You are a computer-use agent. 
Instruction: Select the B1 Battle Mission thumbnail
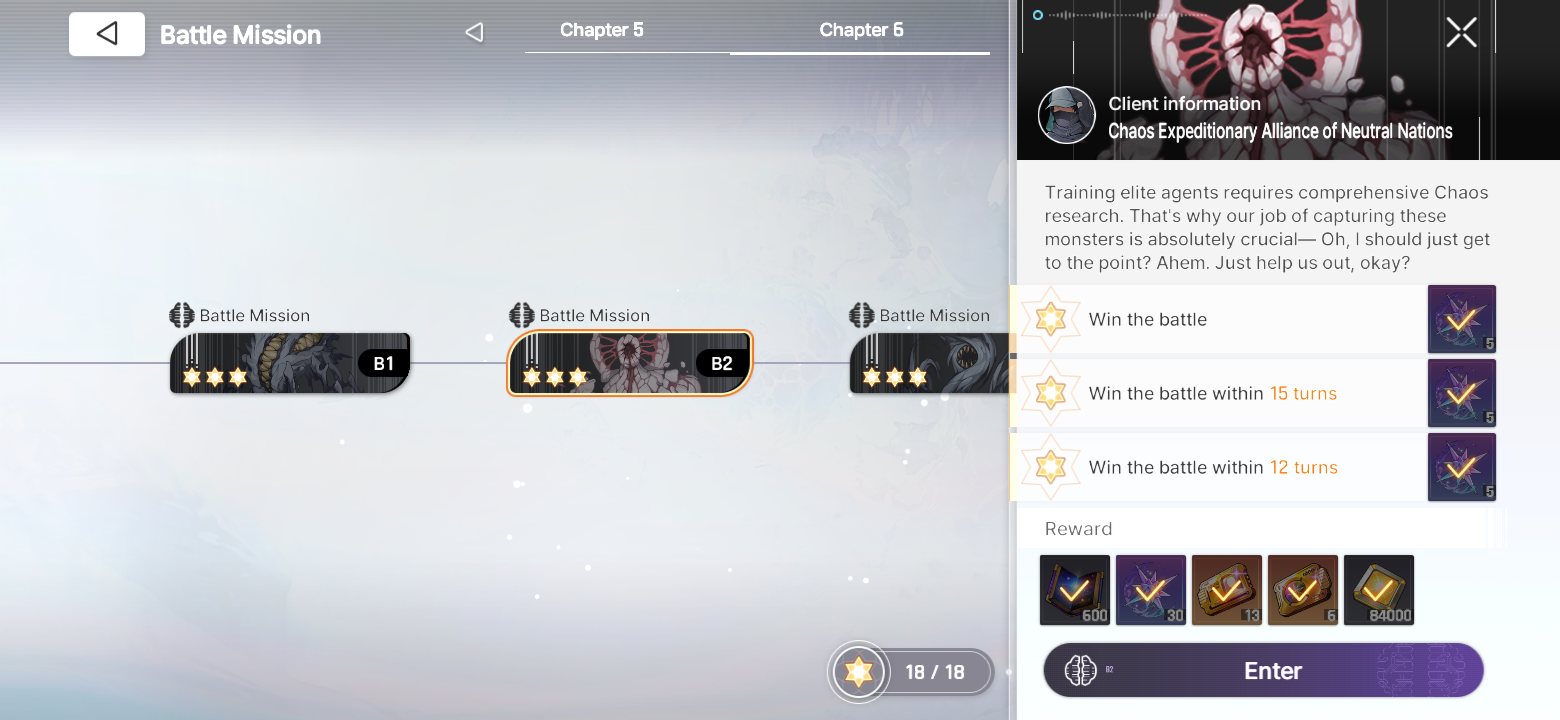coord(289,363)
